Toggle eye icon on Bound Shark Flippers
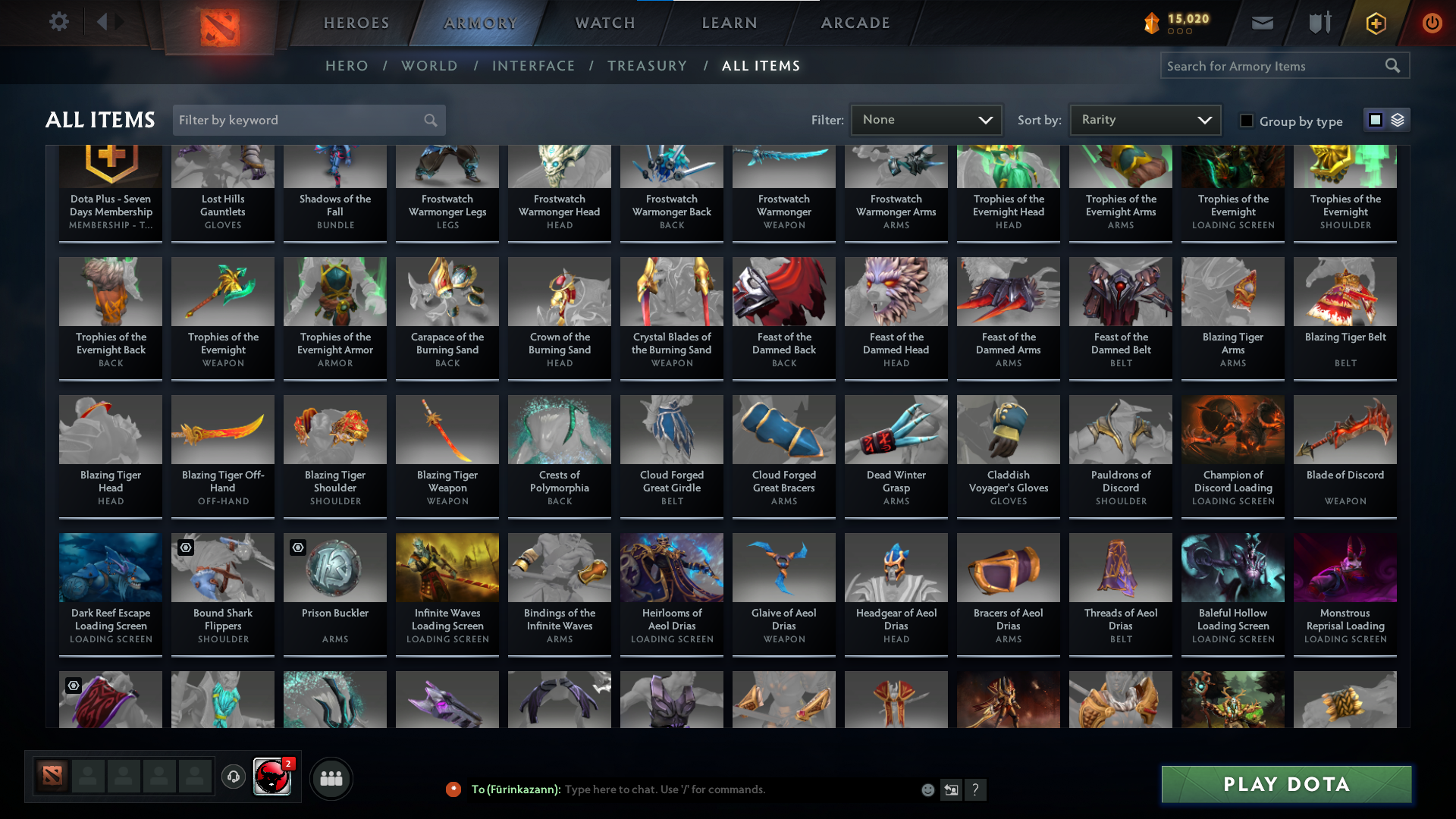 click(184, 547)
